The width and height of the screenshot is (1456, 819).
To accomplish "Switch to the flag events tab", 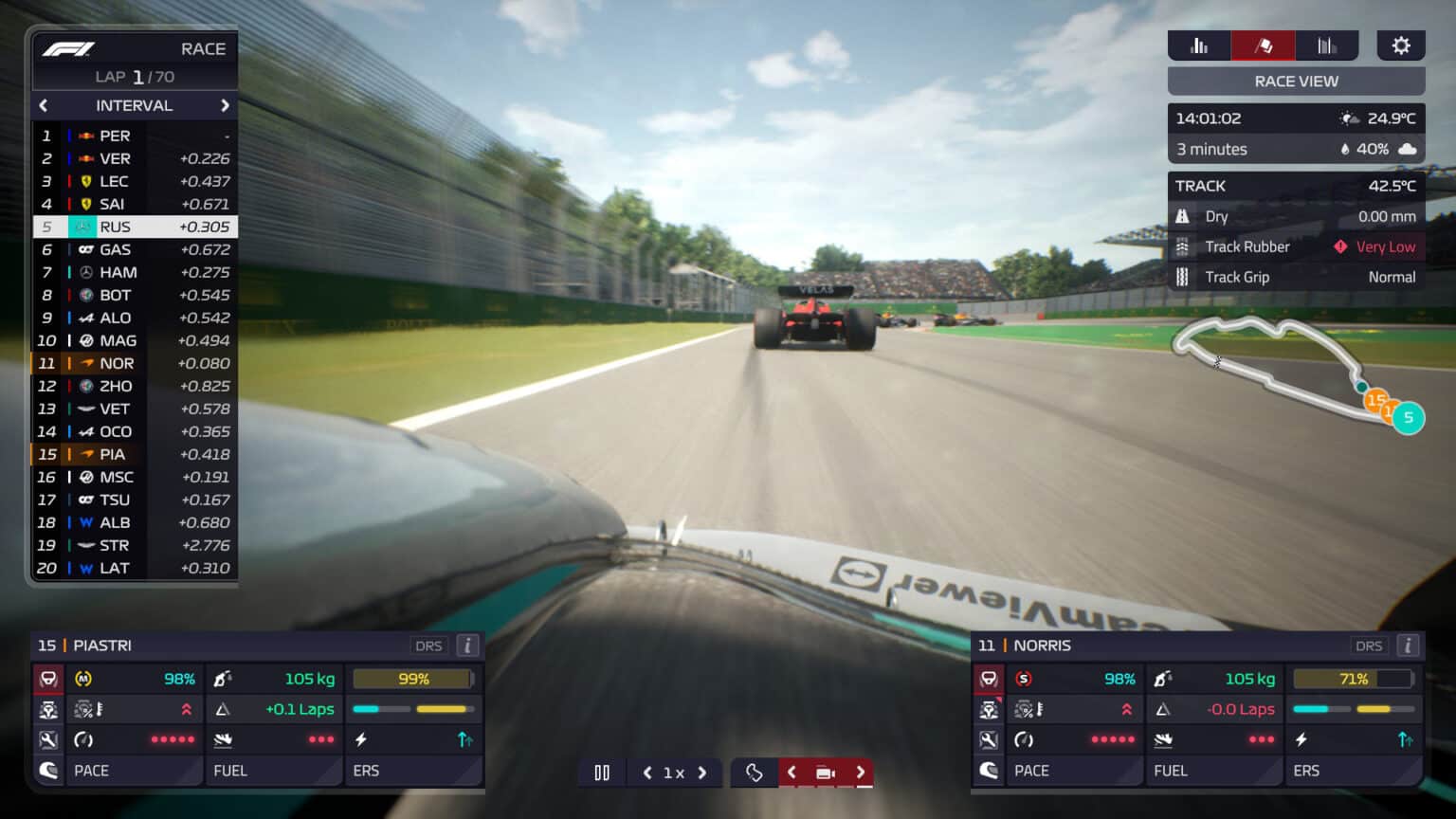I will [x=1262, y=45].
